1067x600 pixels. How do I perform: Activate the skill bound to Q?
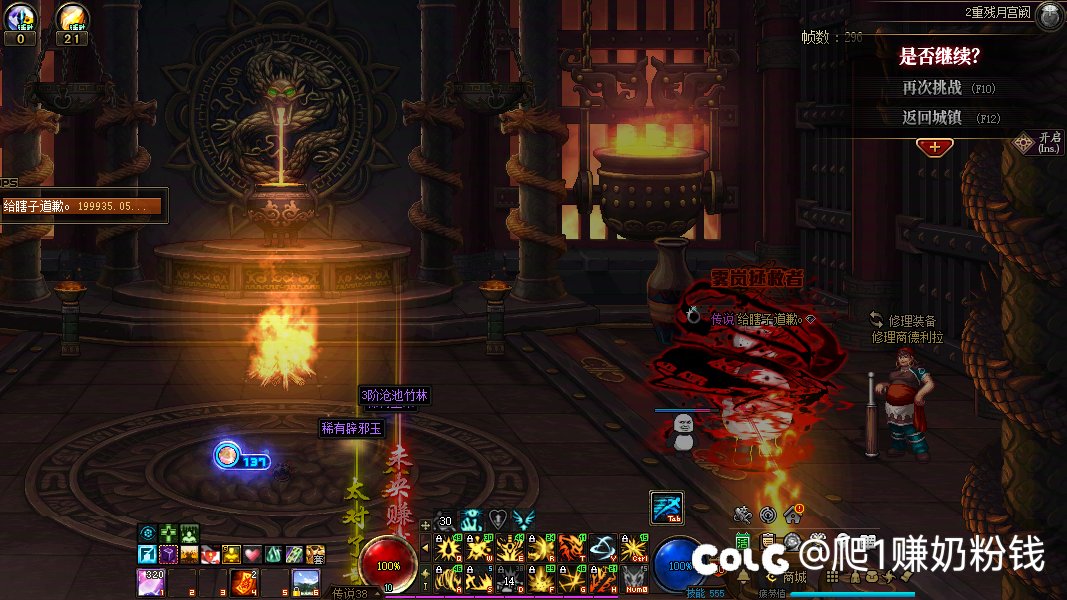[446, 547]
